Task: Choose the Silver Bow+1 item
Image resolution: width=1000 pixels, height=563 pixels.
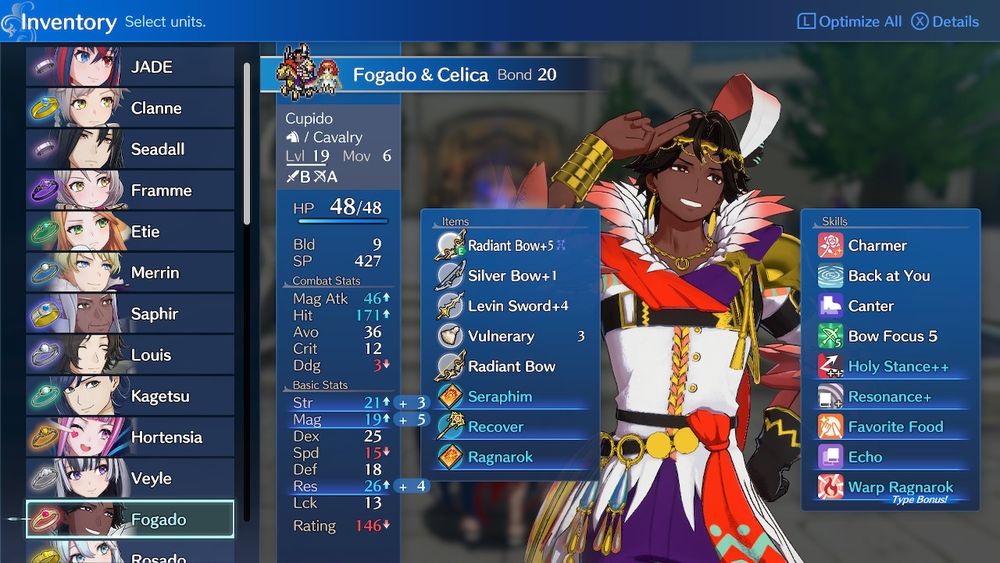Action: pyautogui.click(x=512, y=276)
